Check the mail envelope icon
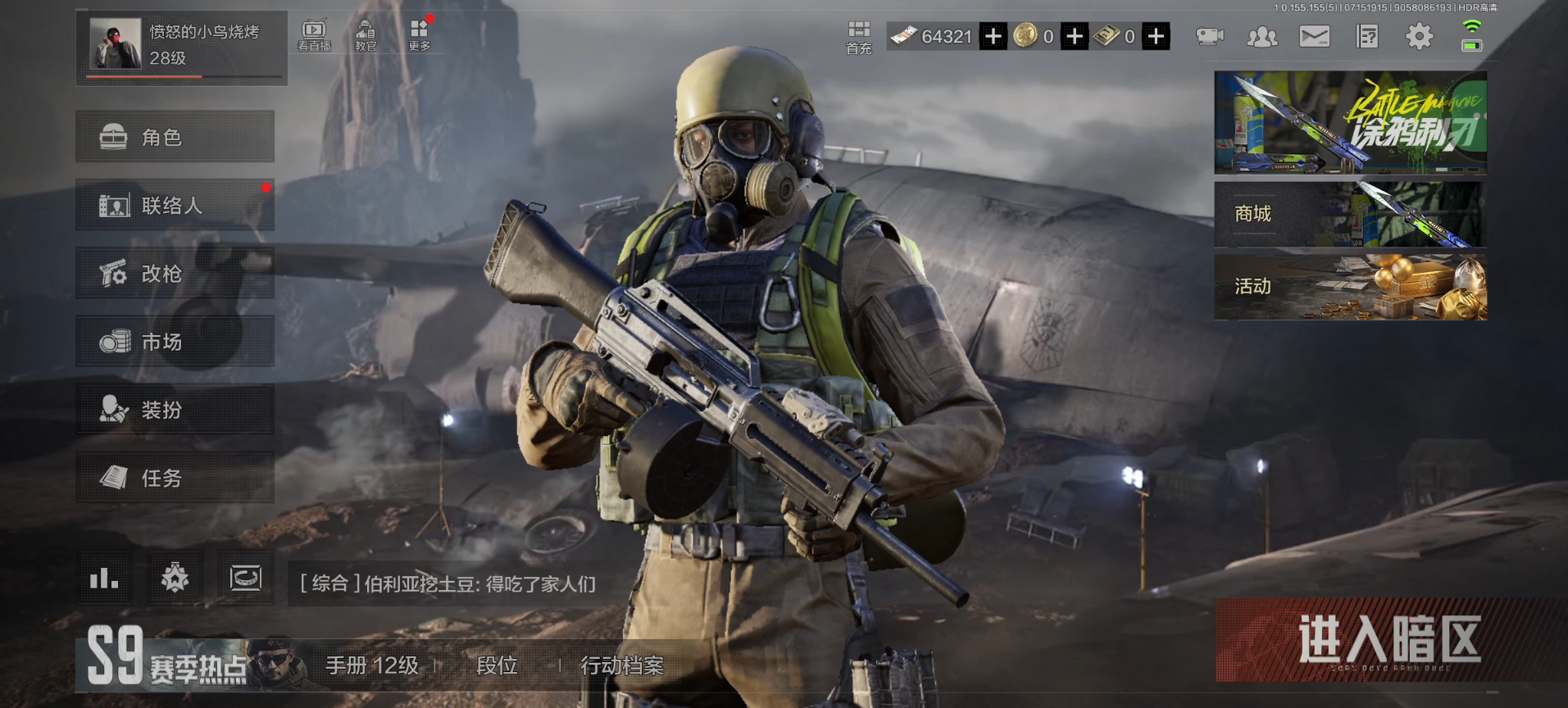Image resolution: width=1568 pixels, height=708 pixels. pyautogui.click(x=1314, y=37)
